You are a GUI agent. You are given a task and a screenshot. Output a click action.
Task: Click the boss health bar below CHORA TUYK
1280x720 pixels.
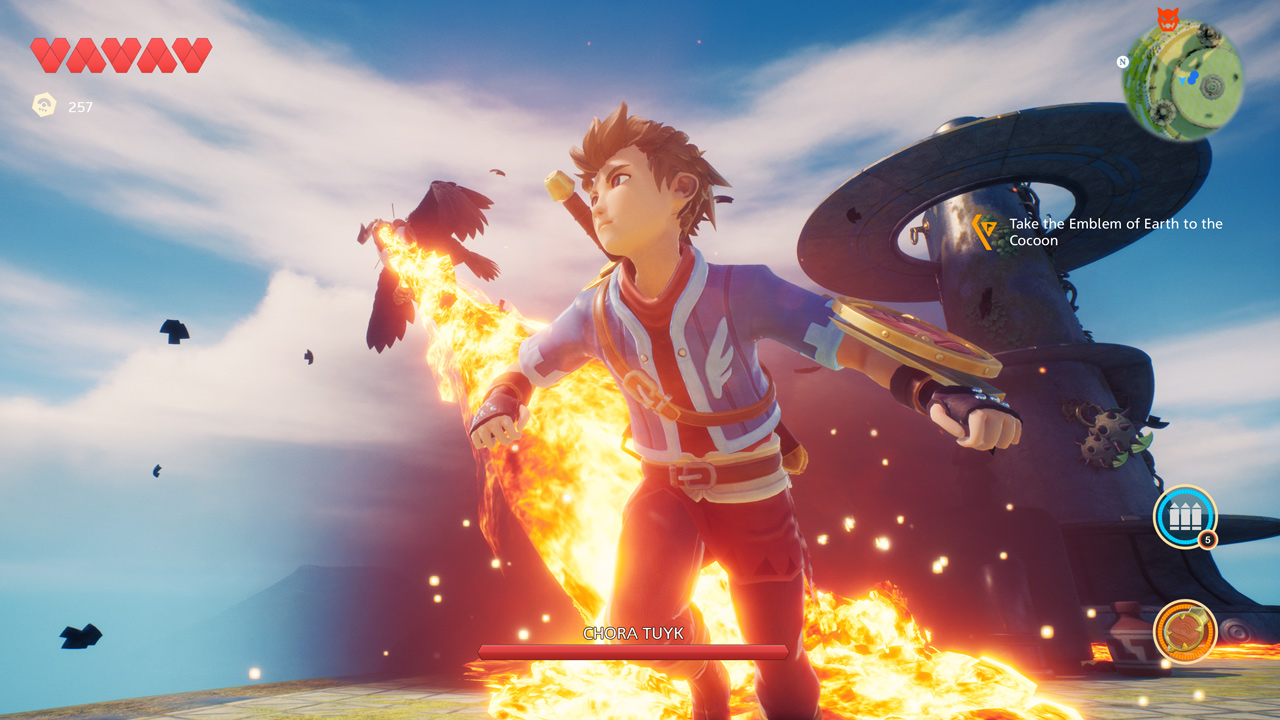(634, 649)
